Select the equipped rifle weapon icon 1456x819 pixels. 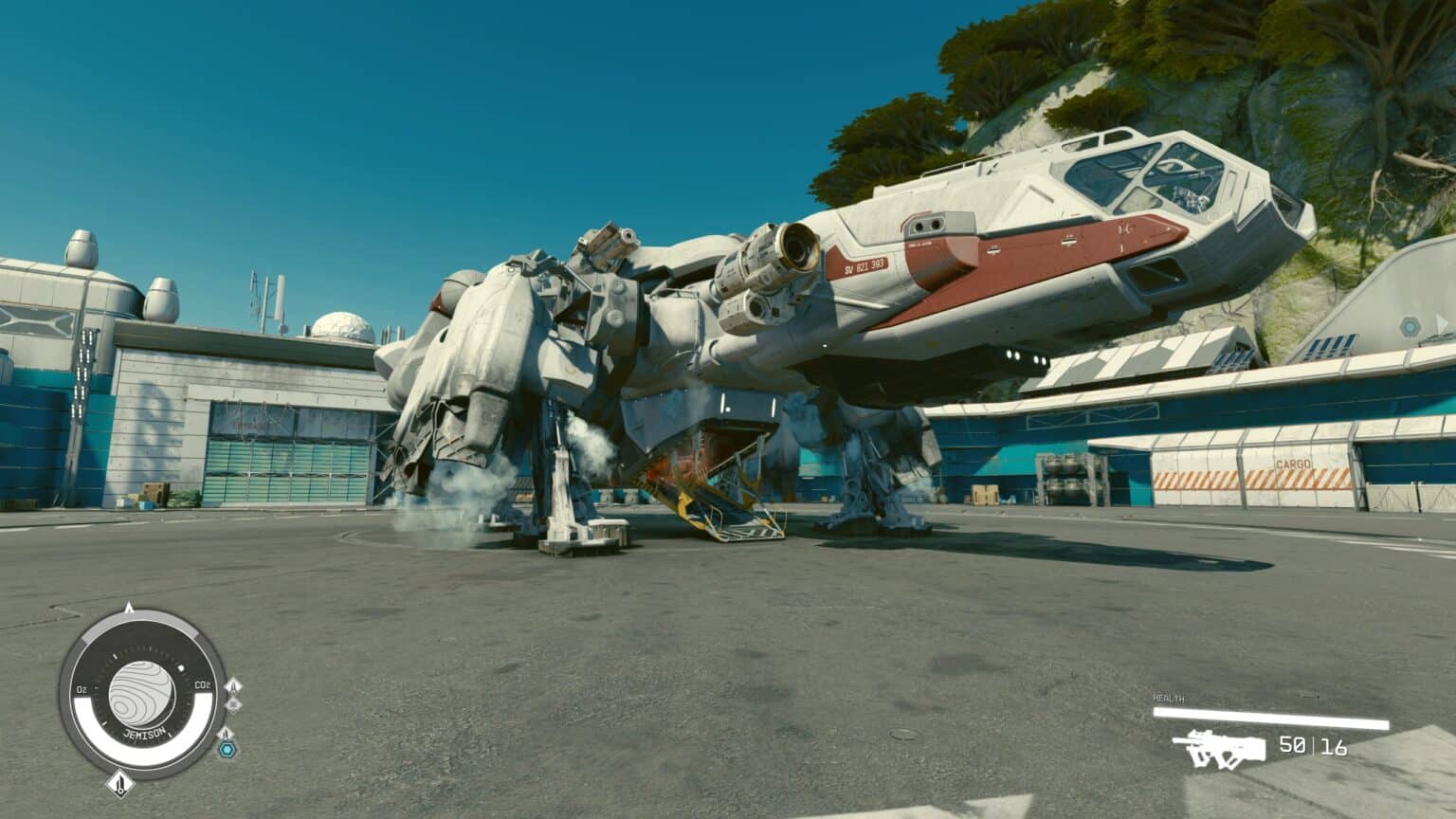pos(1217,748)
